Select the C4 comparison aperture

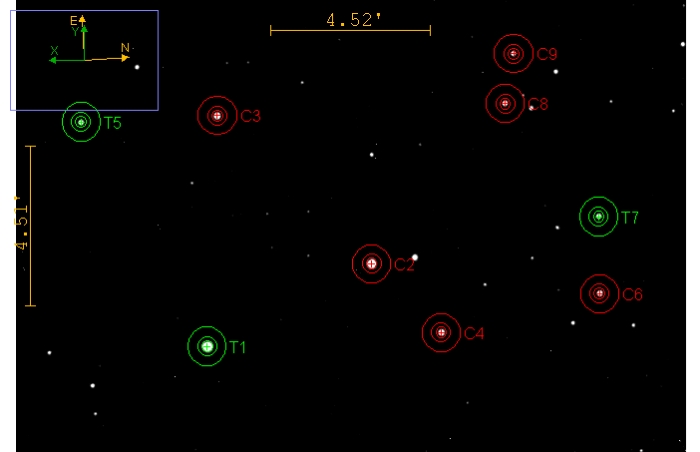[x=441, y=332]
